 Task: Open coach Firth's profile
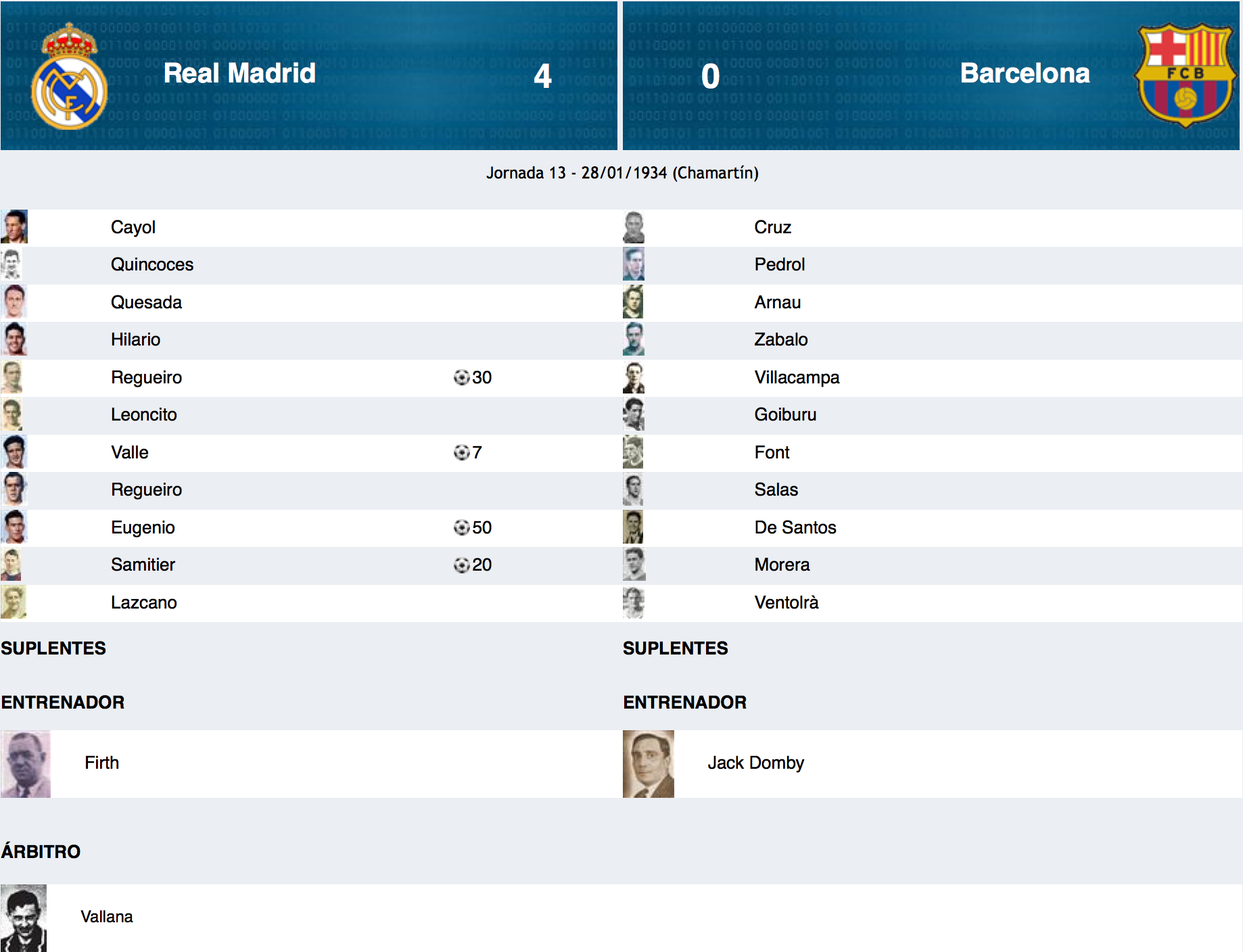tap(101, 763)
